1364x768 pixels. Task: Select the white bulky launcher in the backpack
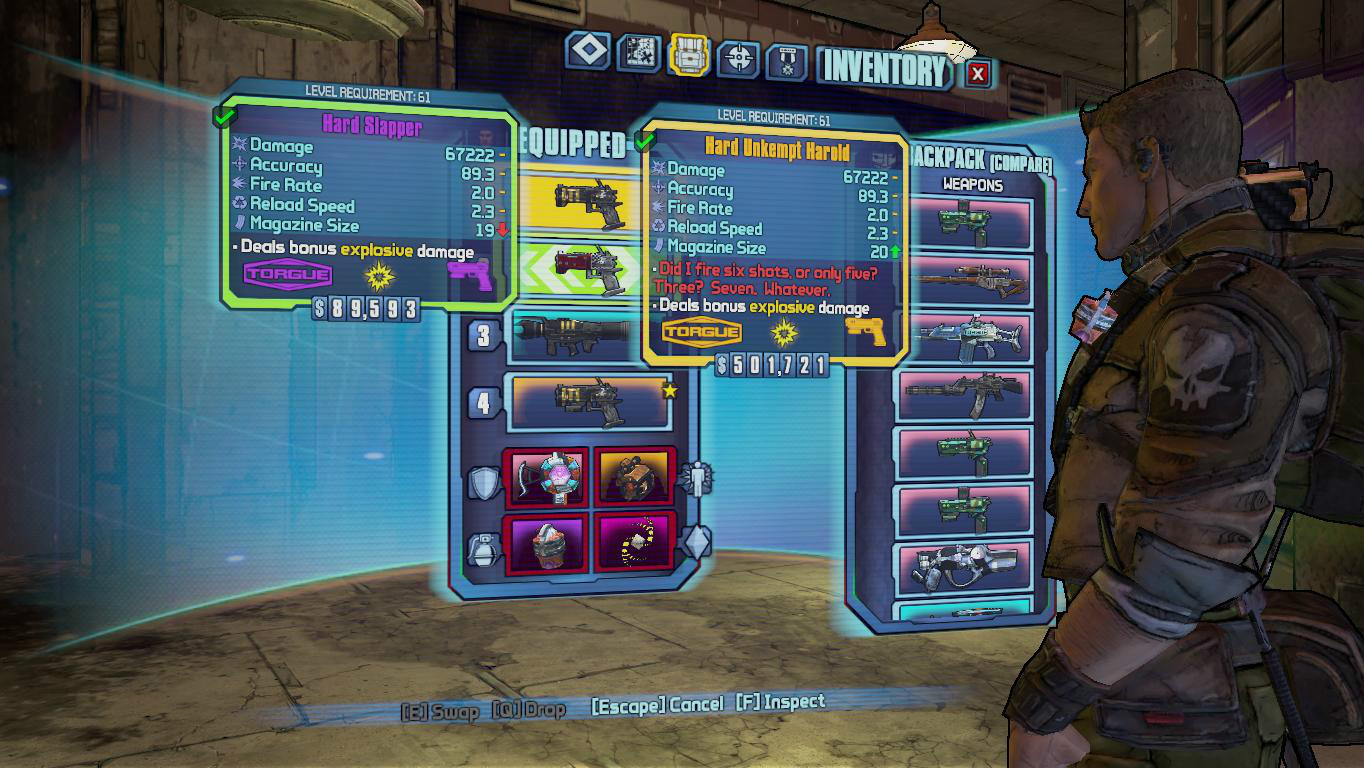pos(966,567)
